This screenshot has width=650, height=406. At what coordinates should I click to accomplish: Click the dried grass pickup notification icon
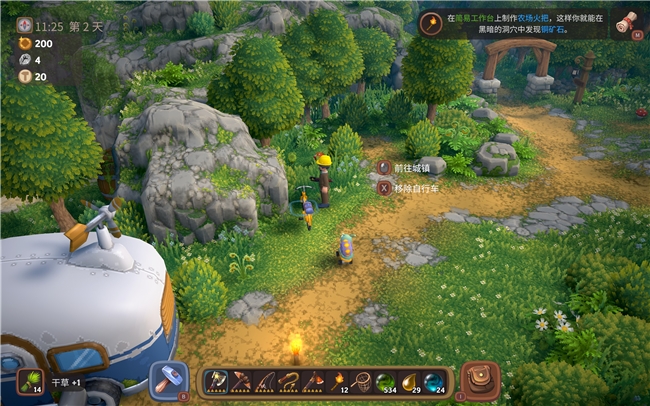coord(29,381)
